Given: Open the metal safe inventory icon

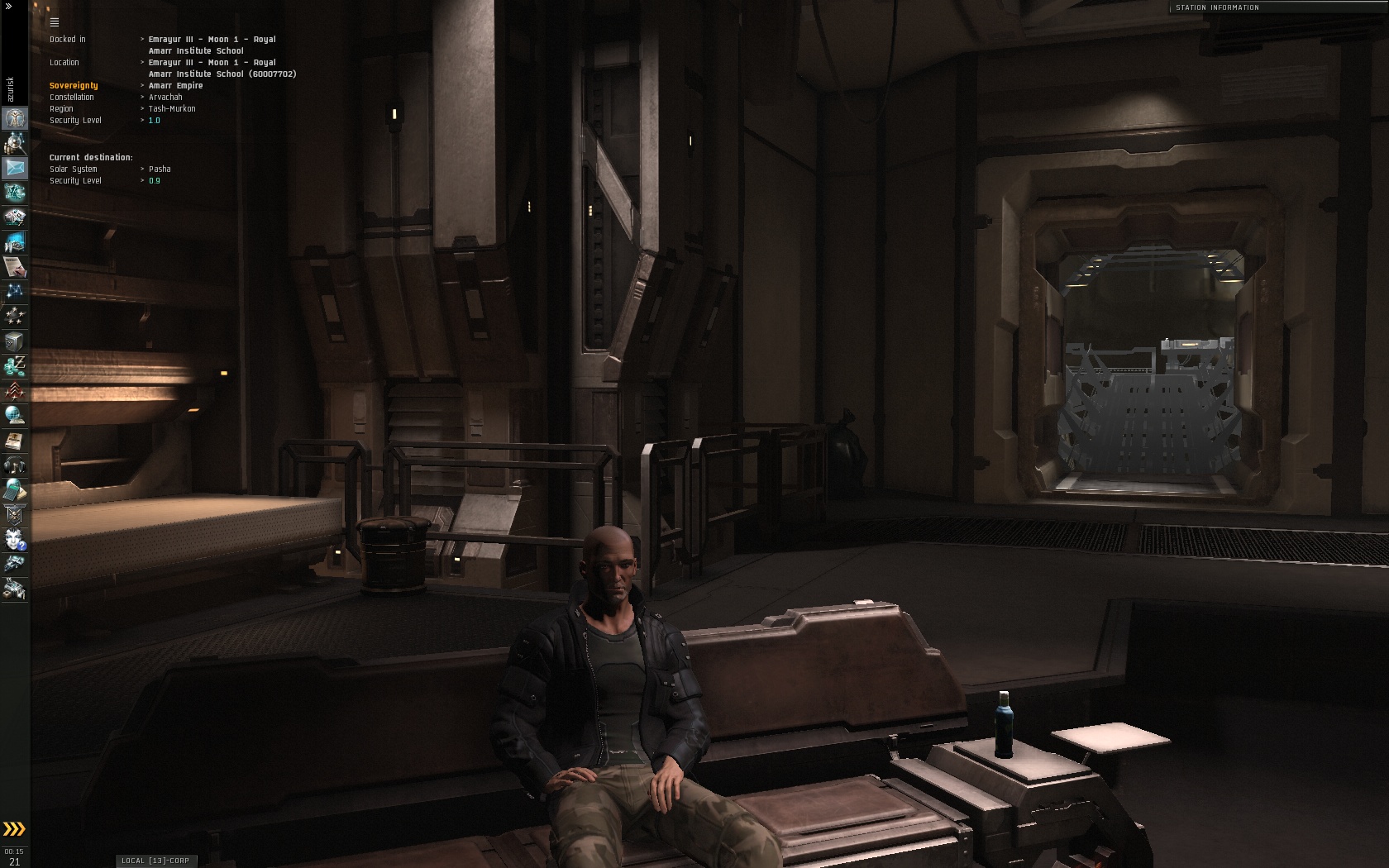Looking at the screenshot, I should [x=15, y=341].
